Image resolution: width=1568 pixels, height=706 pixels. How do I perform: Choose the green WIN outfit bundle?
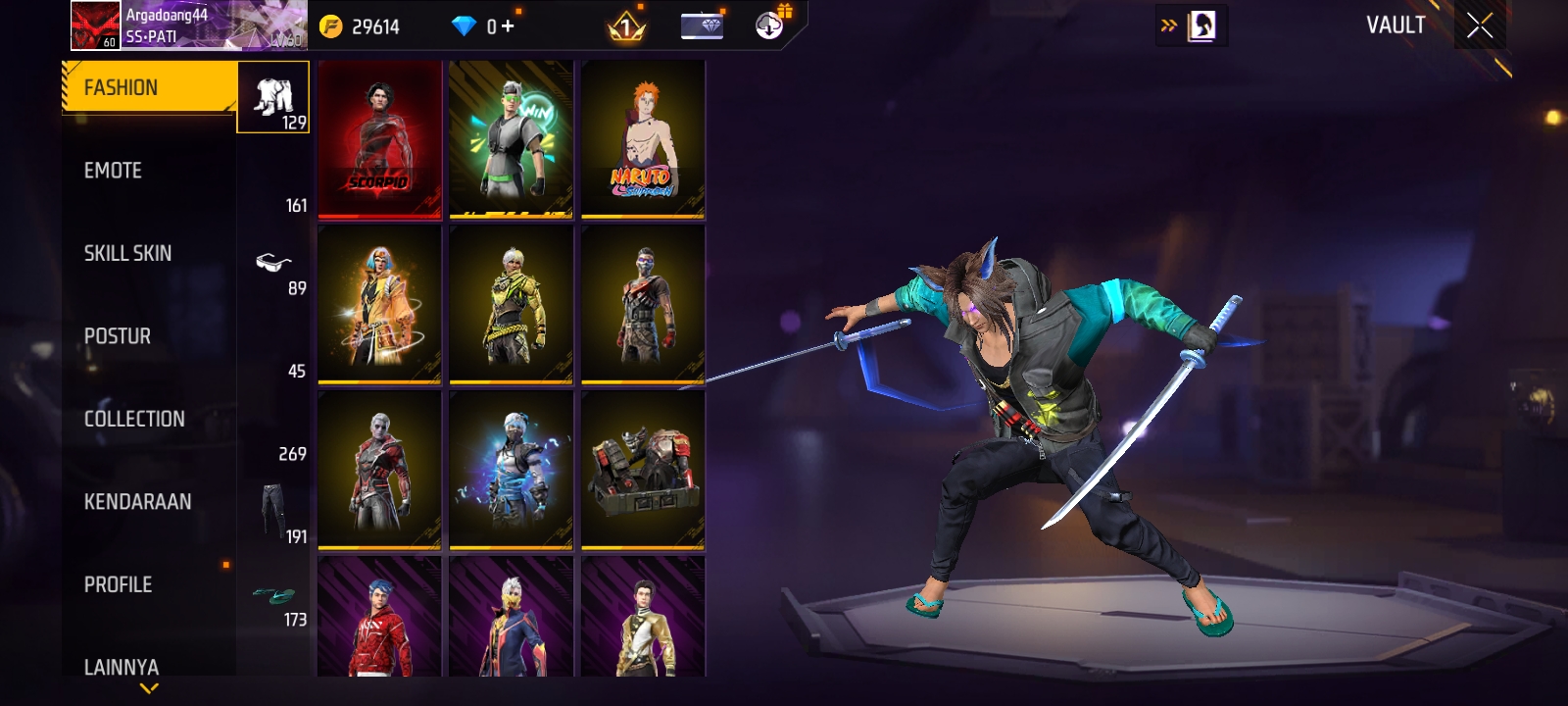511,138
